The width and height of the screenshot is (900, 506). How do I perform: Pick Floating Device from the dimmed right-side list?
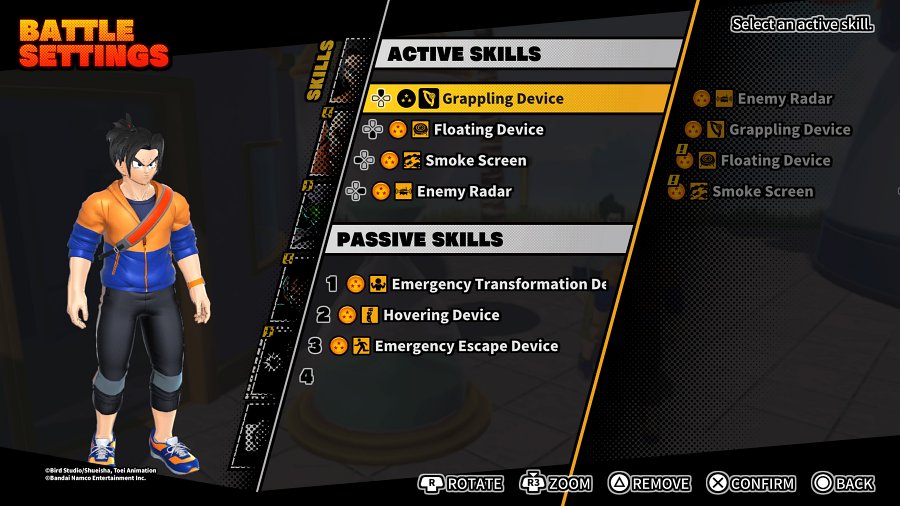coord(774,160)
